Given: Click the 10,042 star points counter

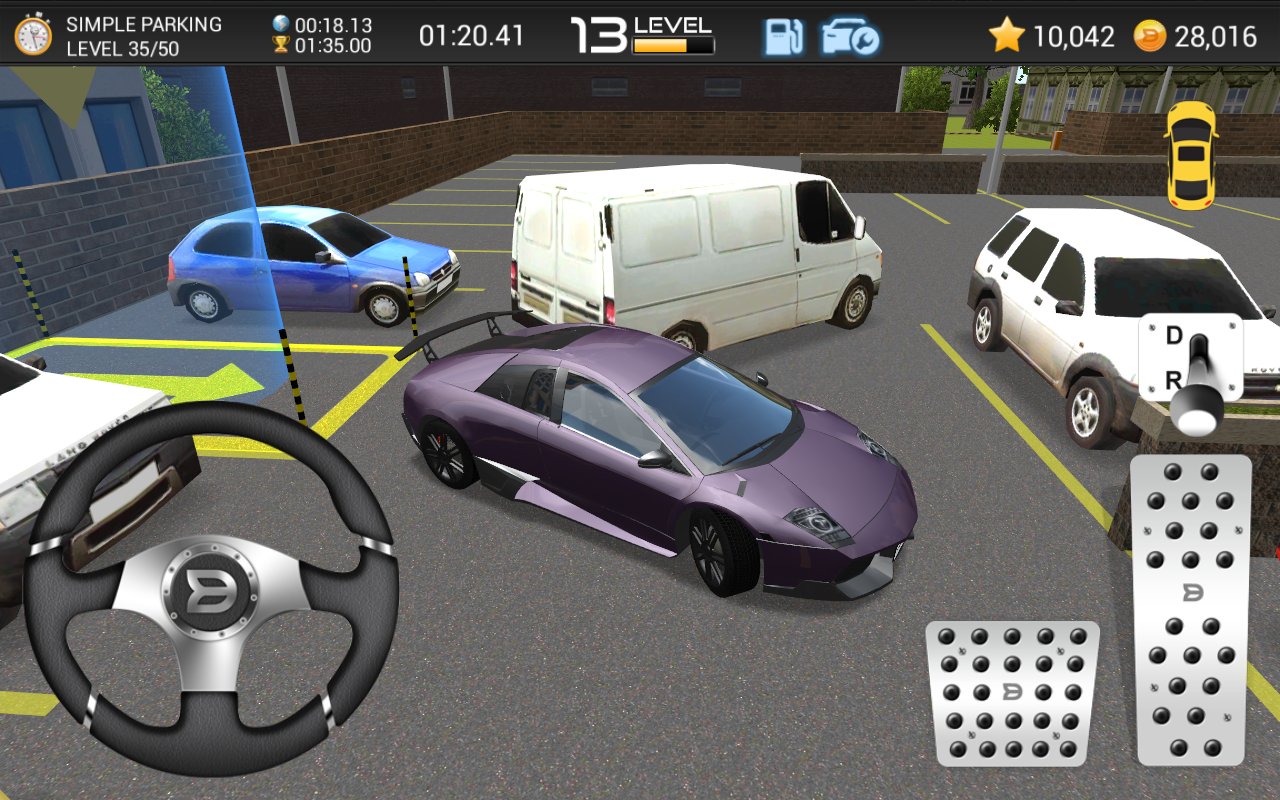Looking at the screenshot, I should [x=1077, y=33].
